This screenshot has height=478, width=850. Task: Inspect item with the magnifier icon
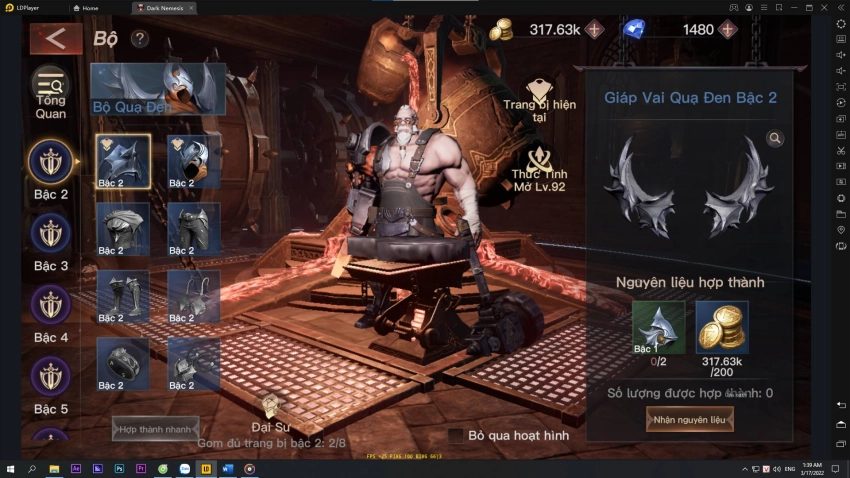click(775, 138)
